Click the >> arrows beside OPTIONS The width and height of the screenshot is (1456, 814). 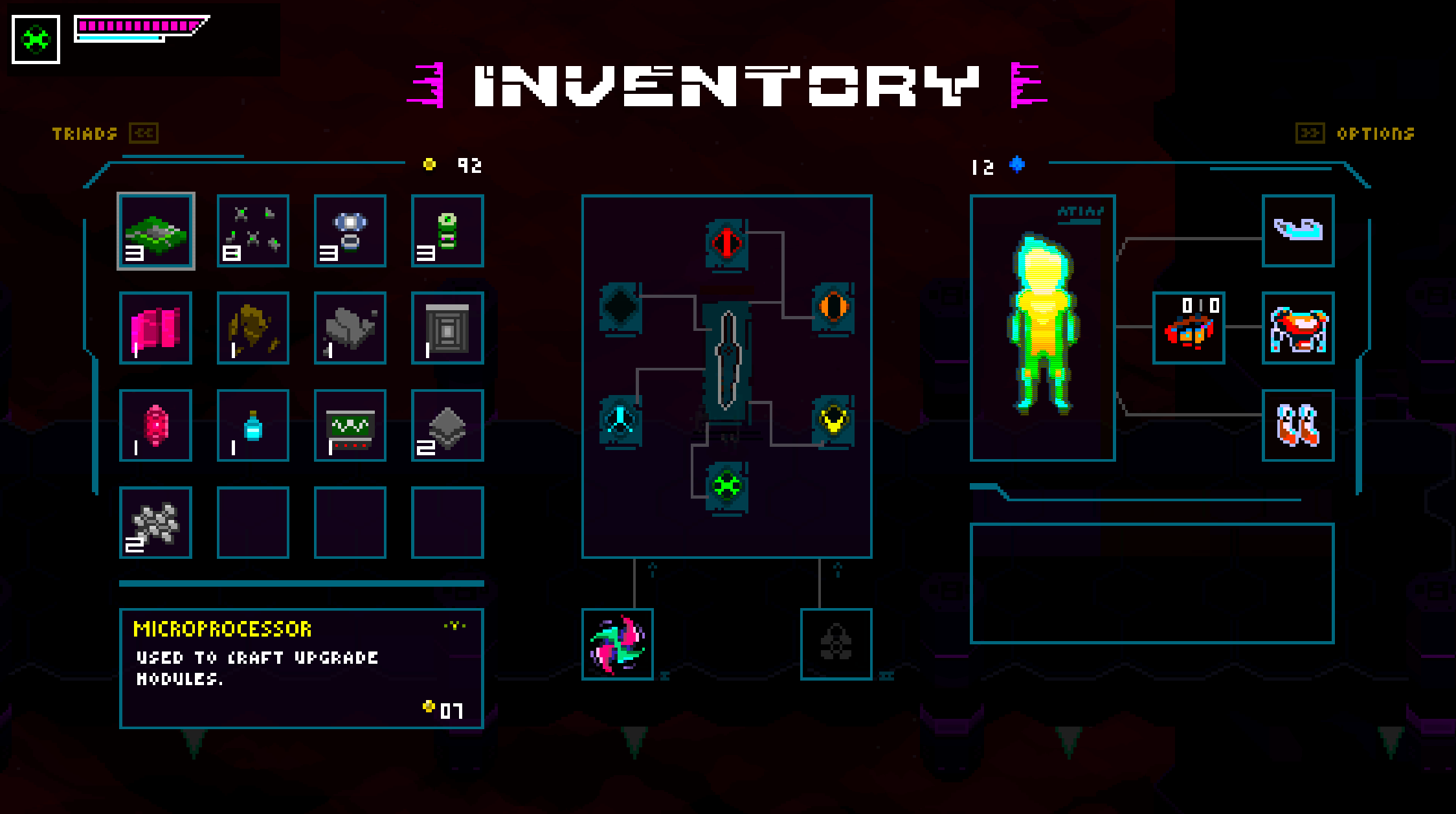pos(1312,133)
